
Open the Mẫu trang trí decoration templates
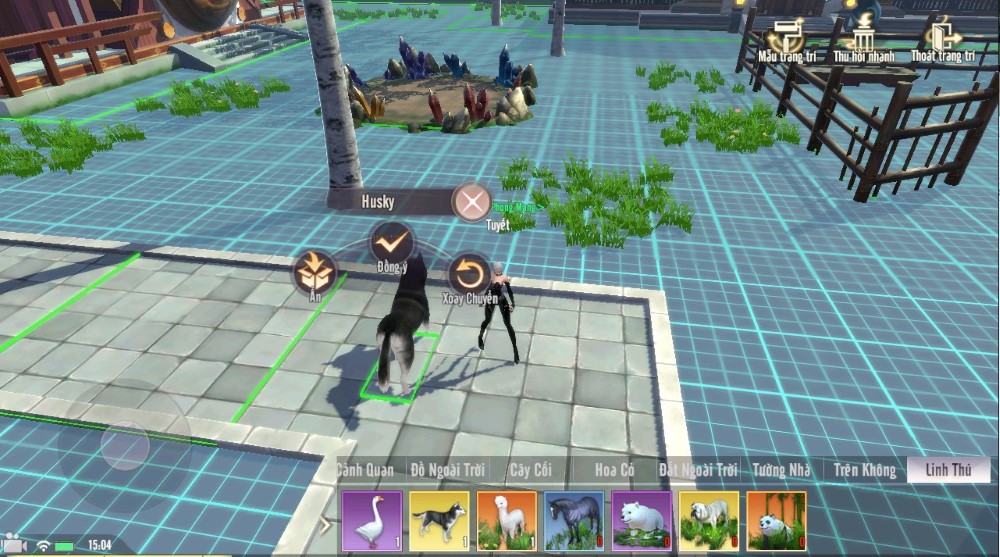787,38
